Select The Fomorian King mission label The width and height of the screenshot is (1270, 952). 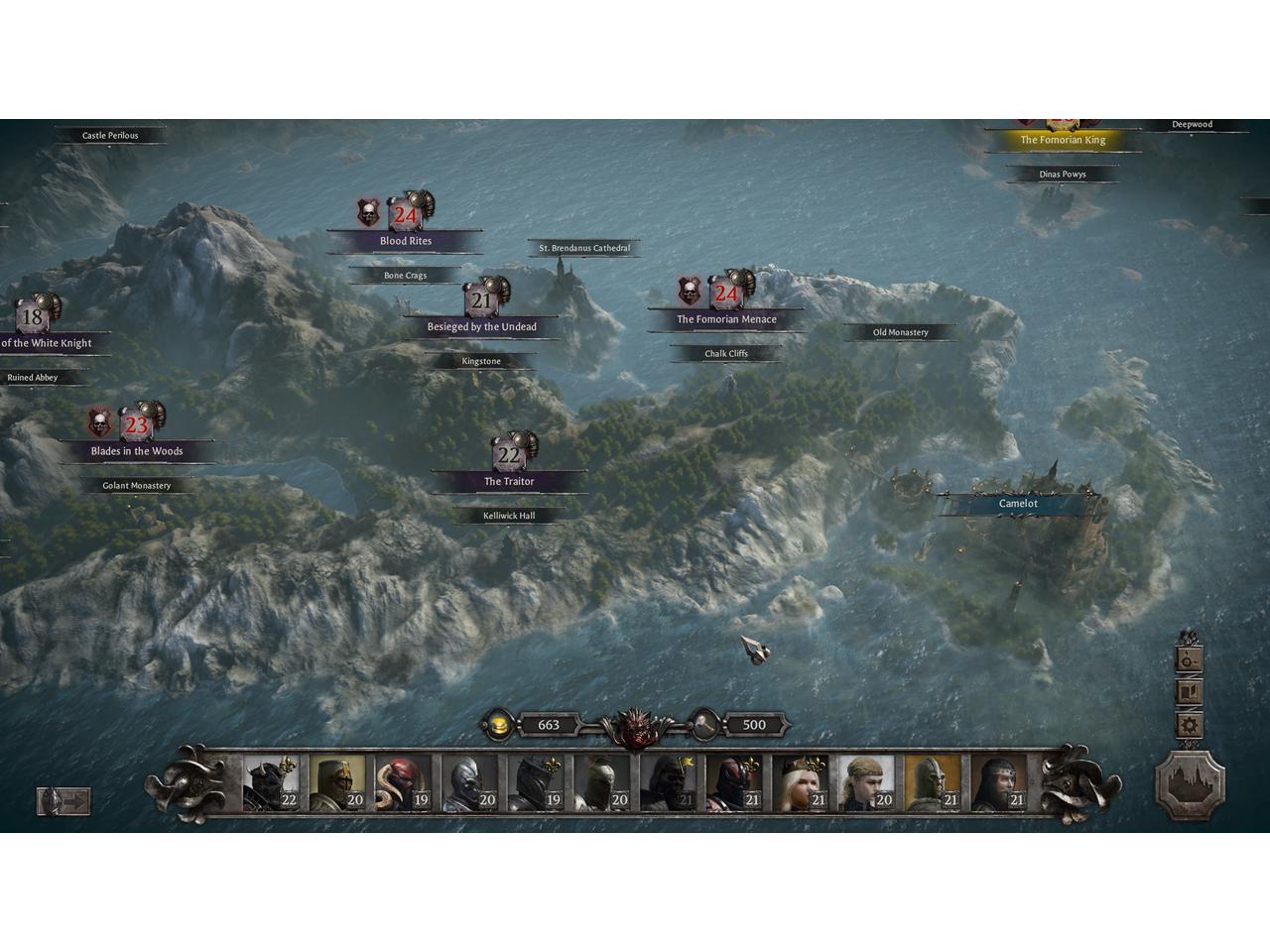click(x=1063, y=140)
